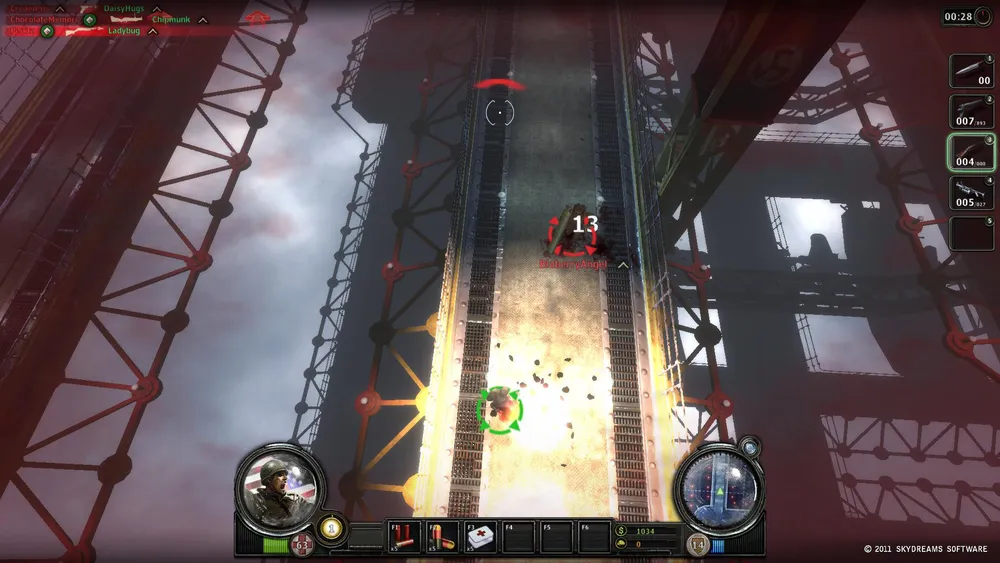This screenshot has height=563, width=1000.
Task: Switch to the pistol in weapon slot 2
Action: click(x=970, y=111)
